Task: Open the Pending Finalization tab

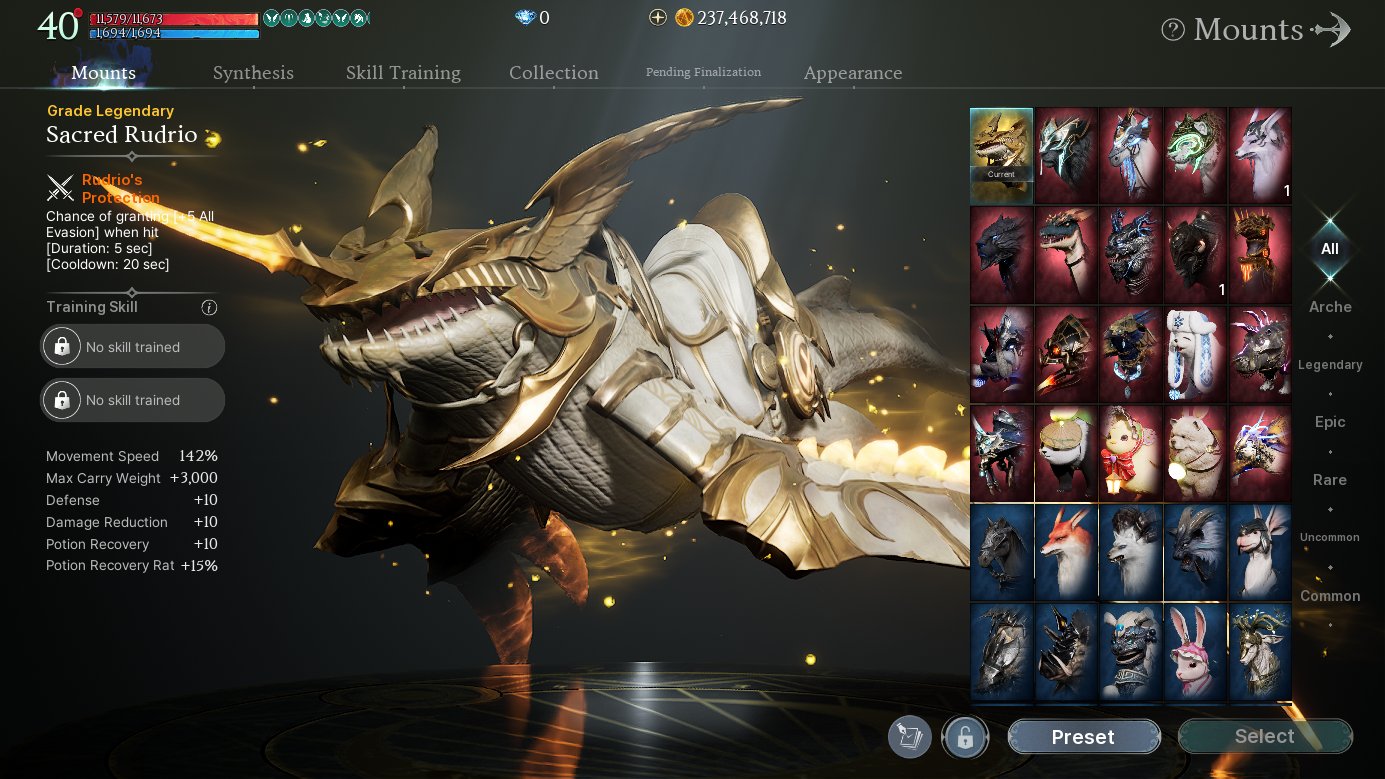Action: click(703, 72)
